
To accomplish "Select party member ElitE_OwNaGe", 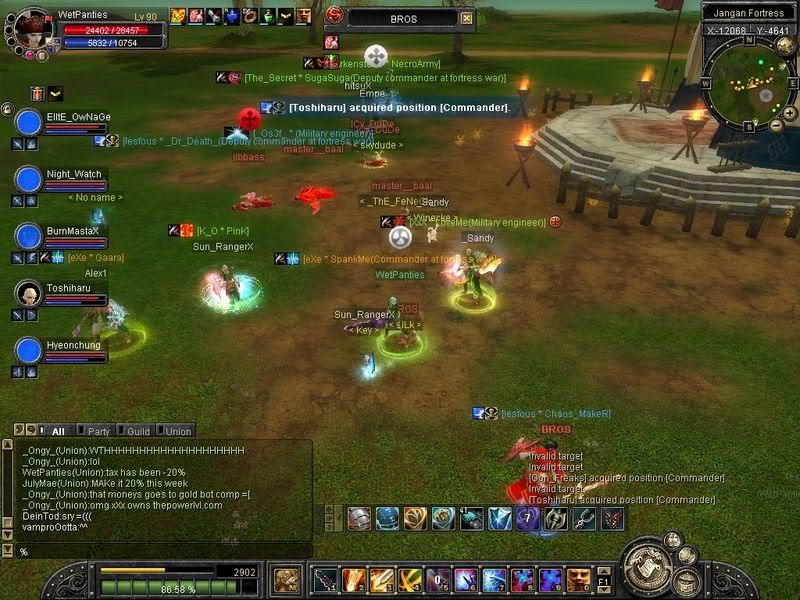I will click(28, 123).
